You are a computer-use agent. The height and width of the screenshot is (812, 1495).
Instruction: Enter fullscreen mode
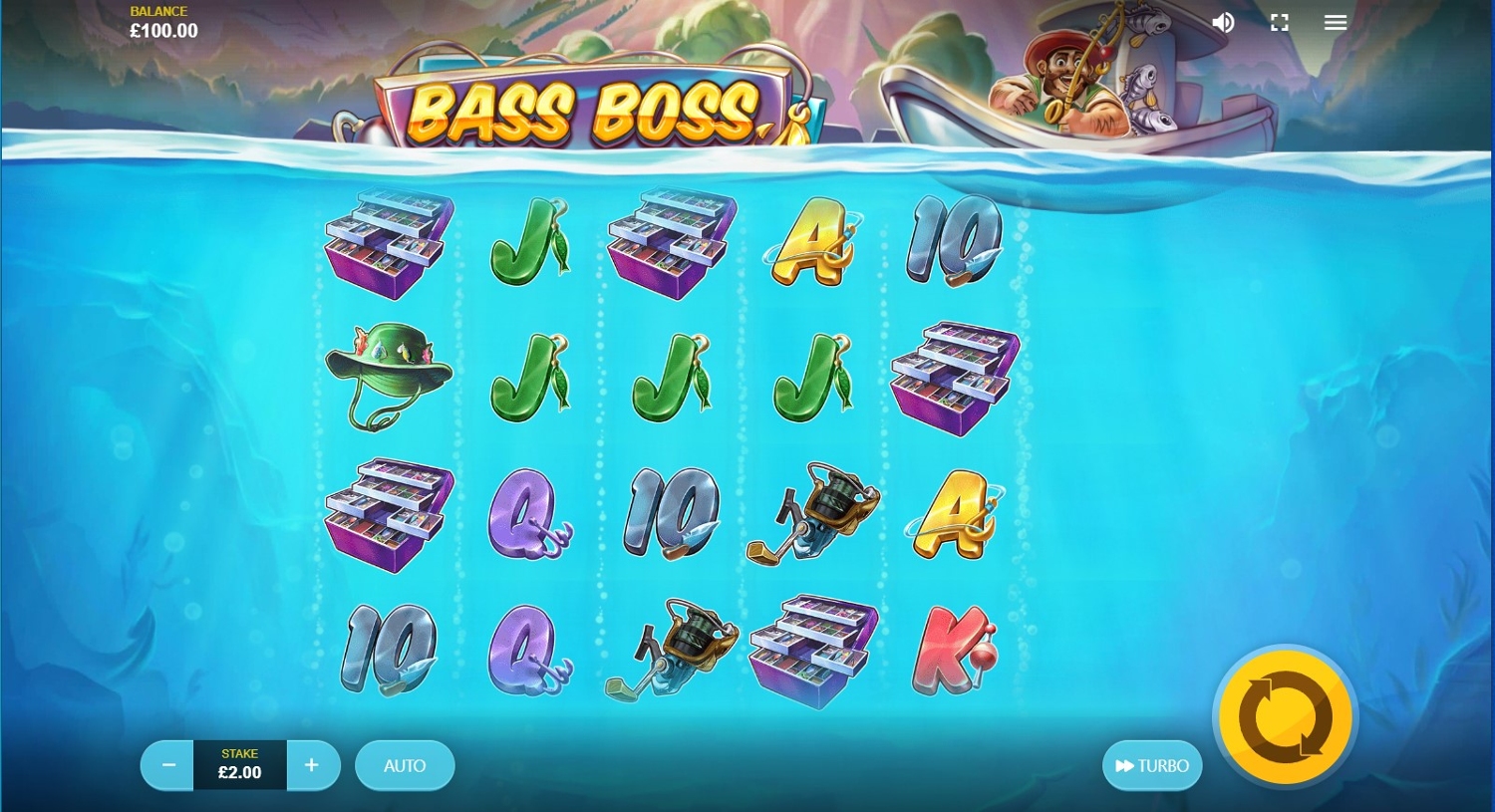pyautogui.click(x=1280, y=23)
